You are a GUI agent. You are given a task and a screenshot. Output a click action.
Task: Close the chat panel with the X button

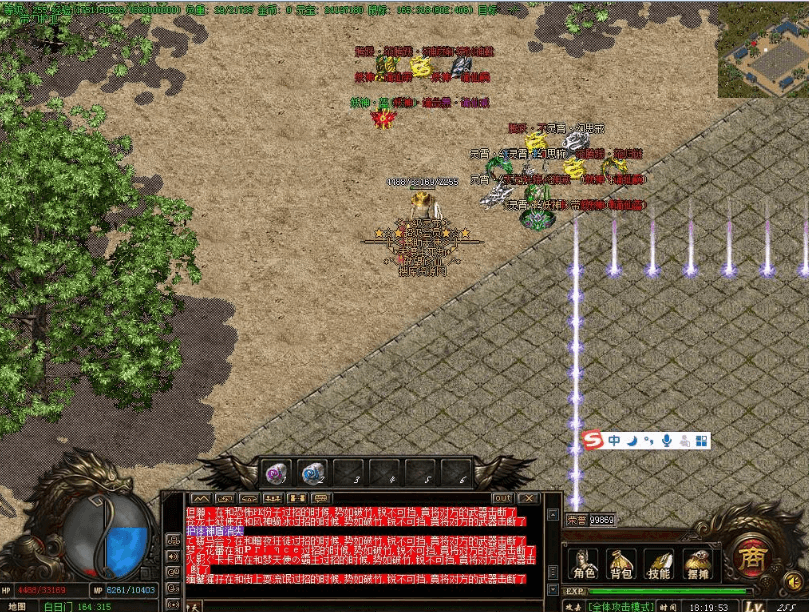pyautogui.click(x=527, y=498)
